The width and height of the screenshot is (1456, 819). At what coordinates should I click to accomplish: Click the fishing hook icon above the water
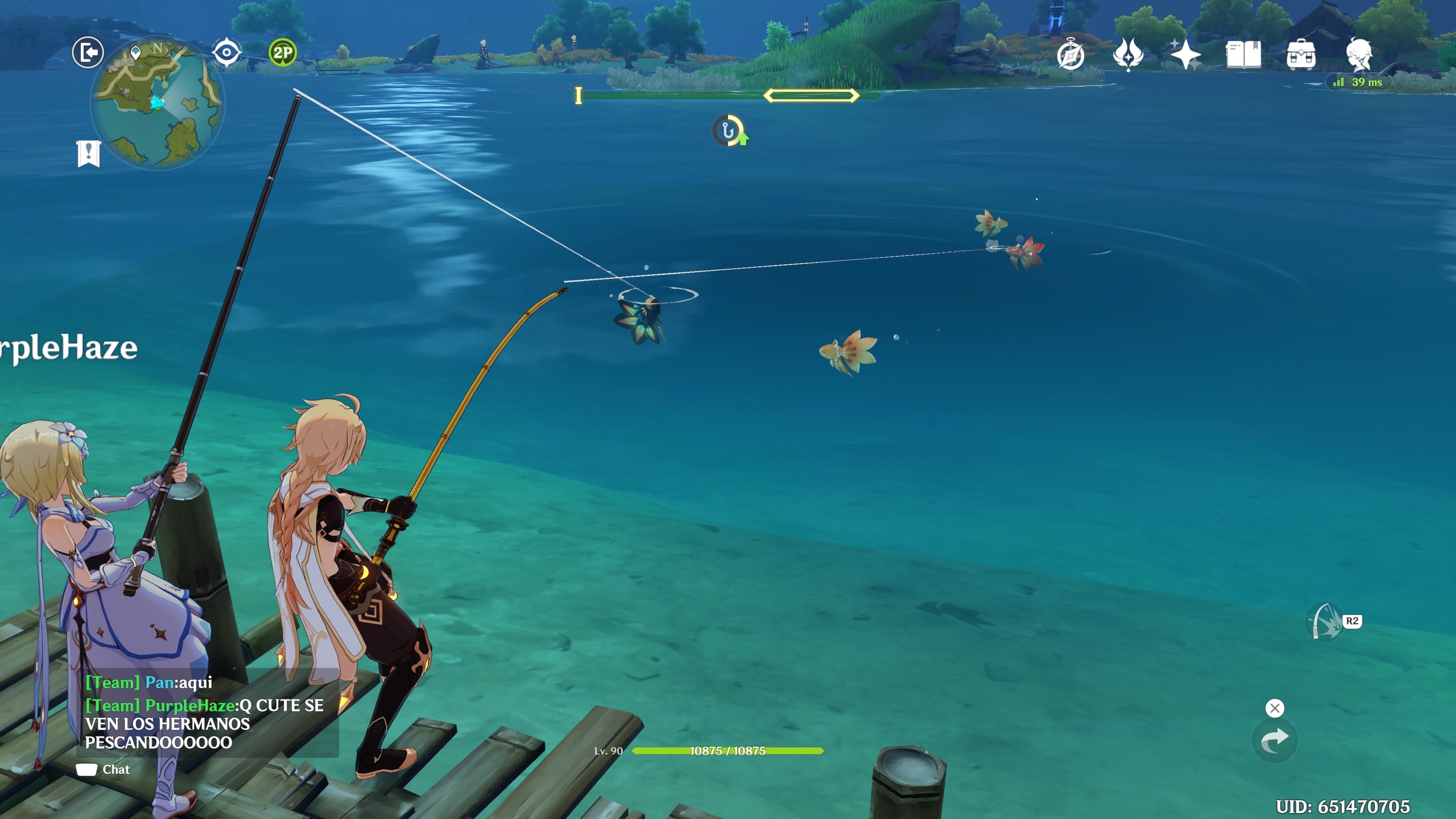tap(728, 131)
